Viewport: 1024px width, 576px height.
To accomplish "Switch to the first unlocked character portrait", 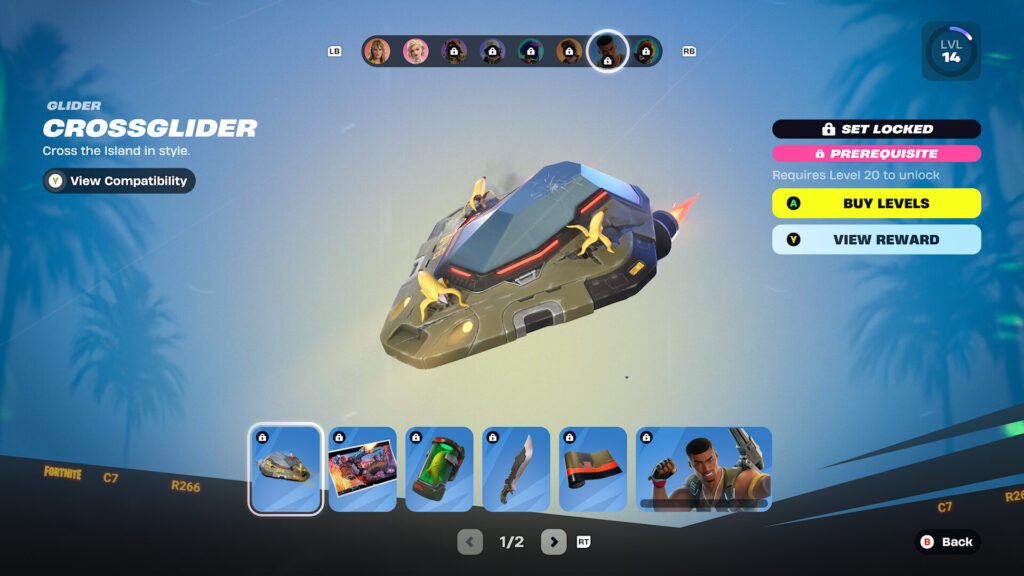I will pos(377,51).
